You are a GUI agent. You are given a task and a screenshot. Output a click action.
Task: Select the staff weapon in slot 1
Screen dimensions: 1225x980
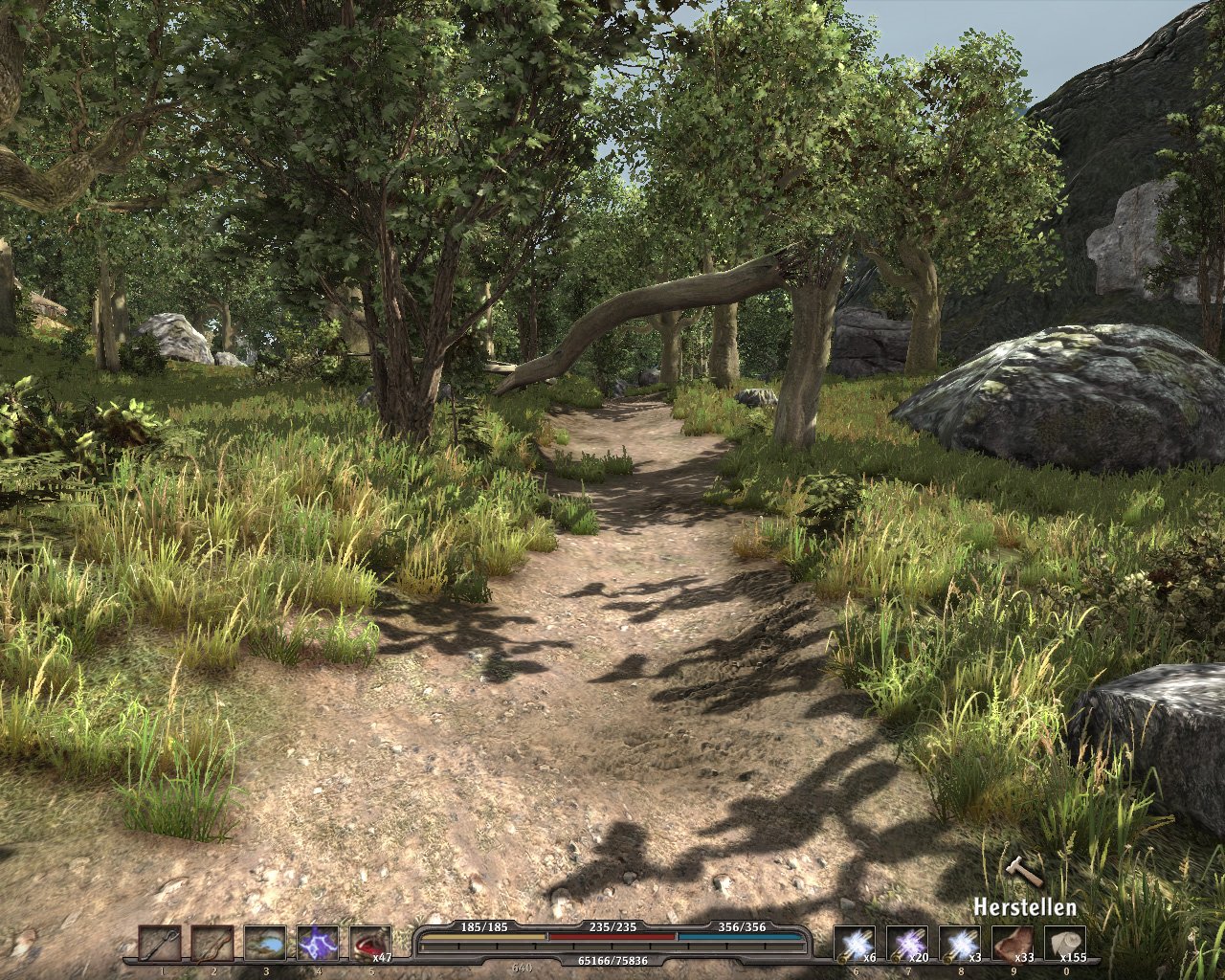click(159, 944)
